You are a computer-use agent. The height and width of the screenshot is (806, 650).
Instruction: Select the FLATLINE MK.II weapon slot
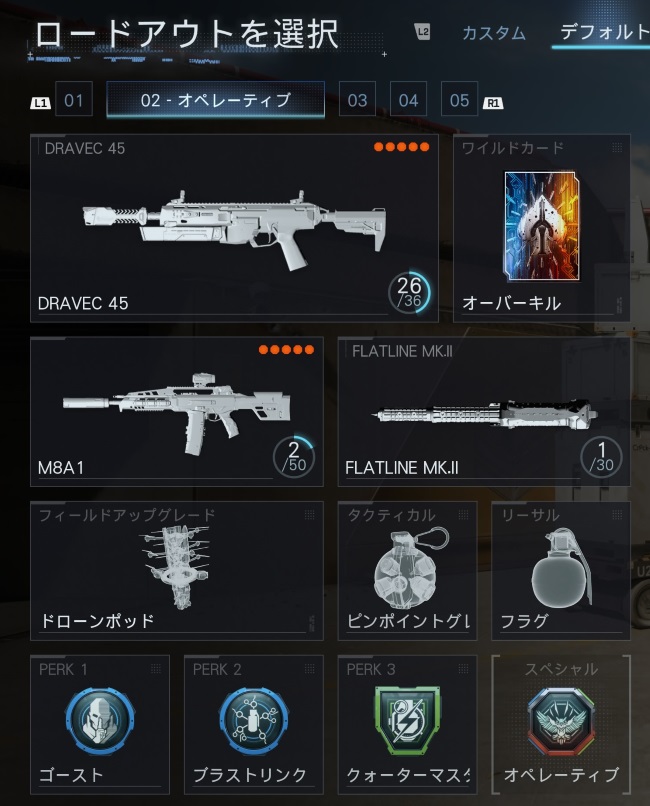pos(484,411)
